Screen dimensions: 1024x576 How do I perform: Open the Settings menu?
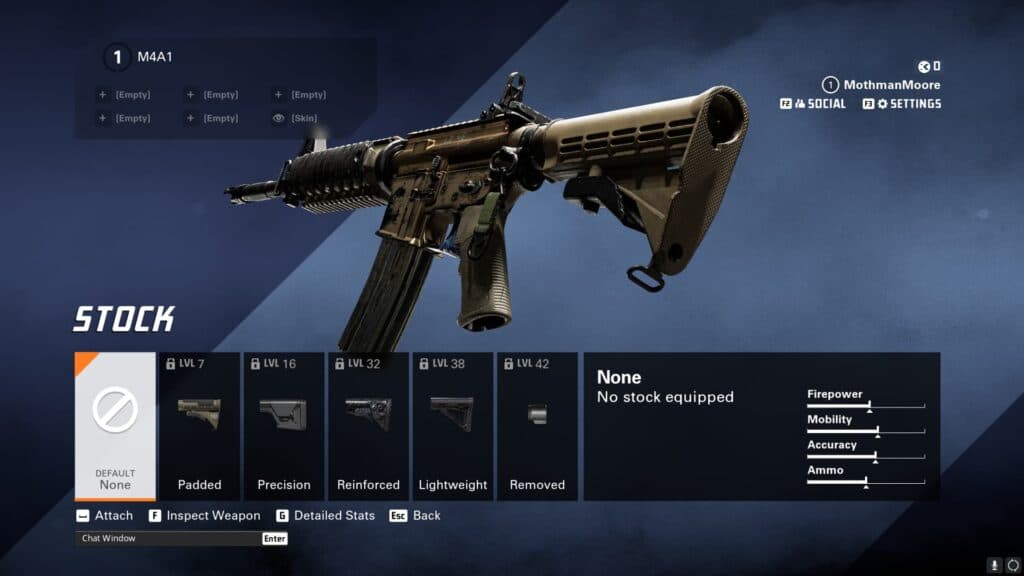pos(902,104)
